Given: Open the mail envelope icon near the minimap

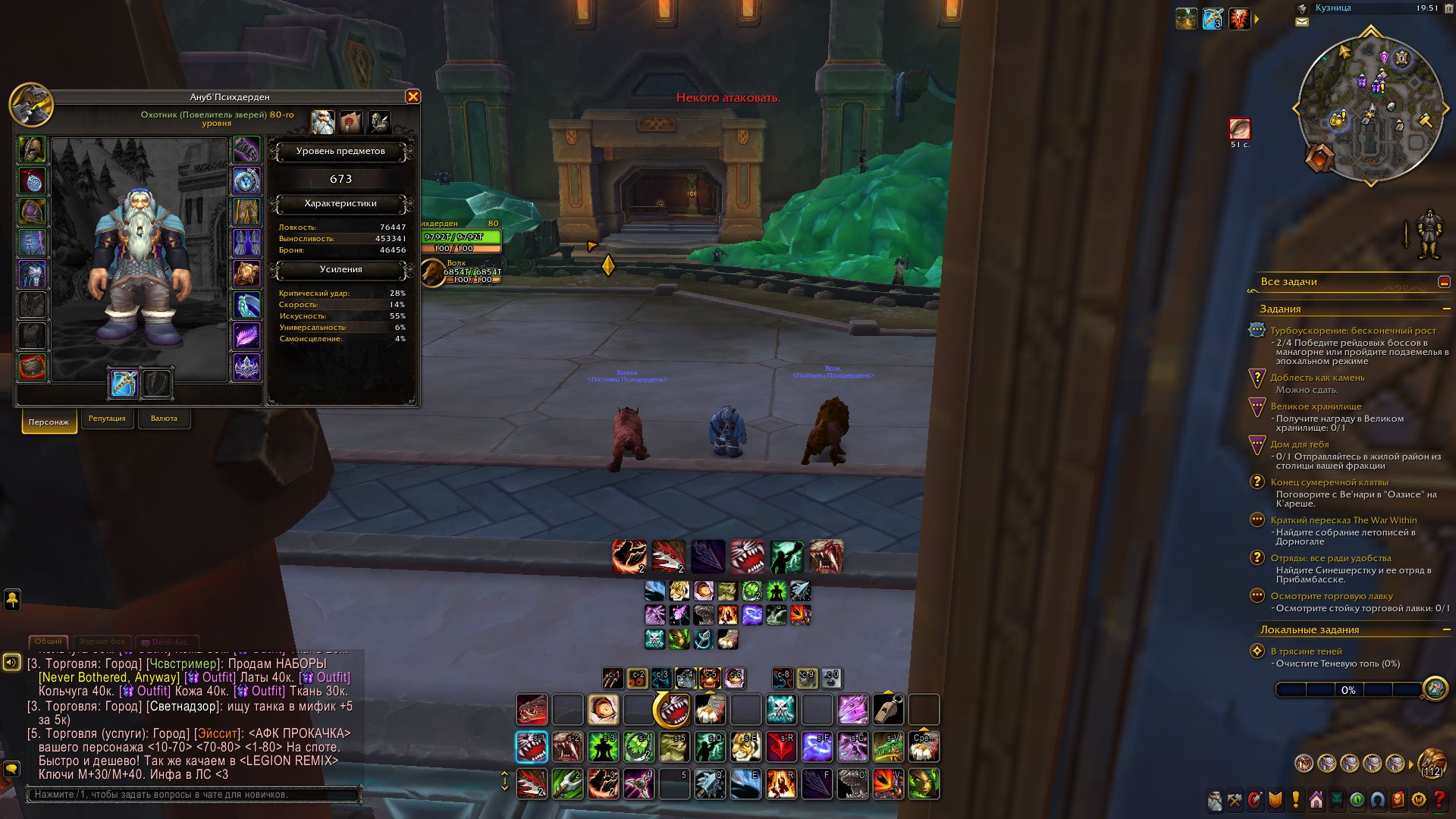Looking at the screenshot, I should point(1302,22).
